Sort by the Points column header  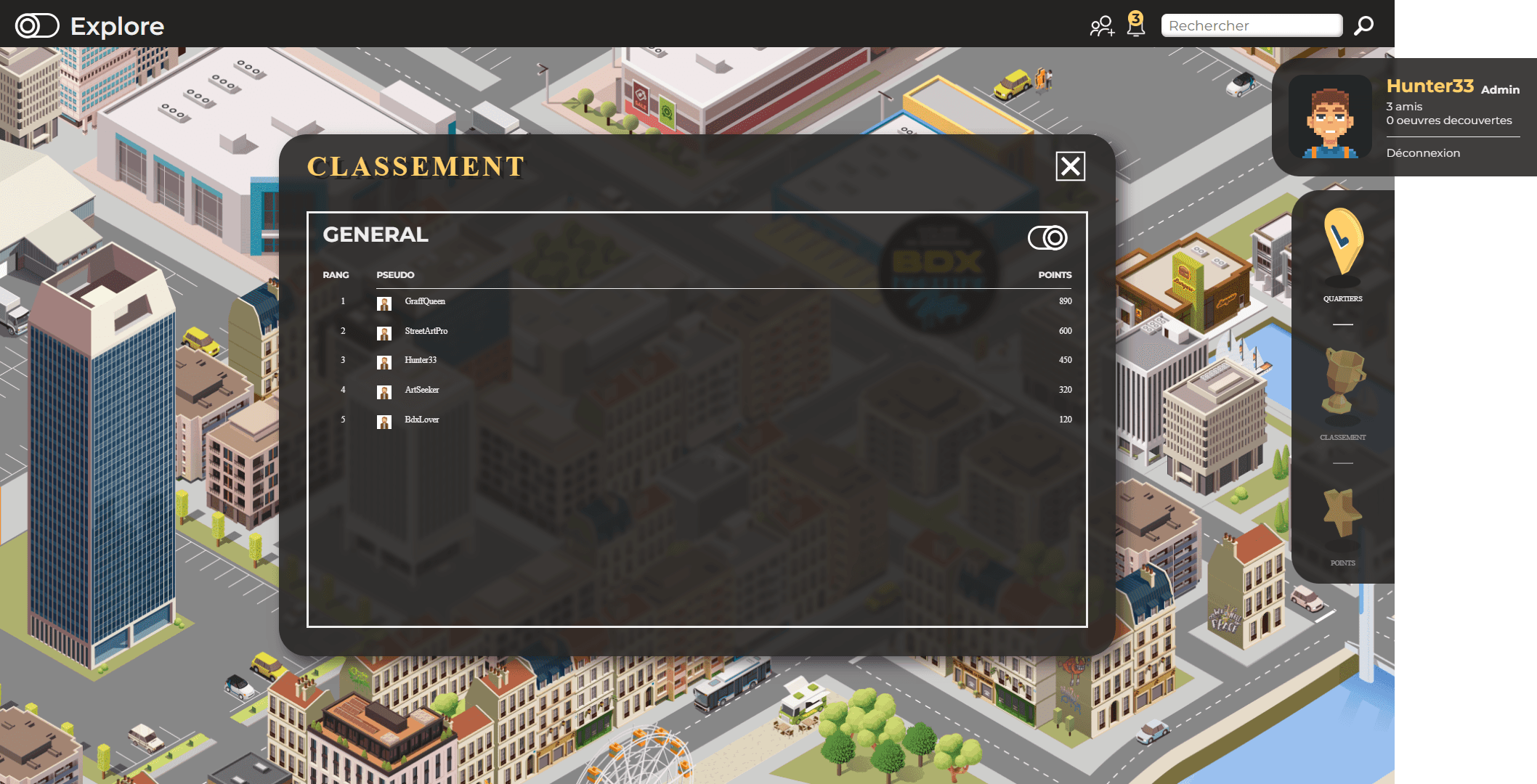[1055, 275]
